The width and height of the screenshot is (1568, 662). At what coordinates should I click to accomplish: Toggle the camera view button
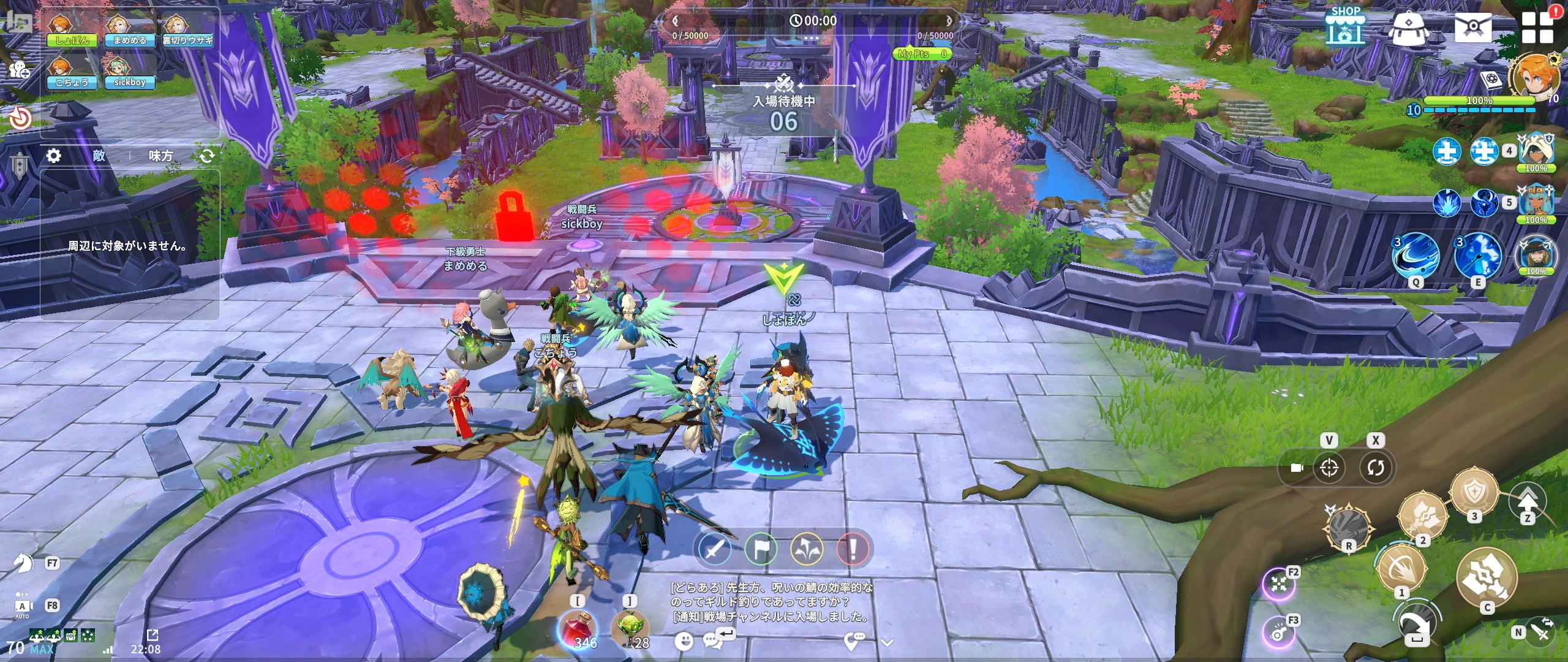(1296, 468)
